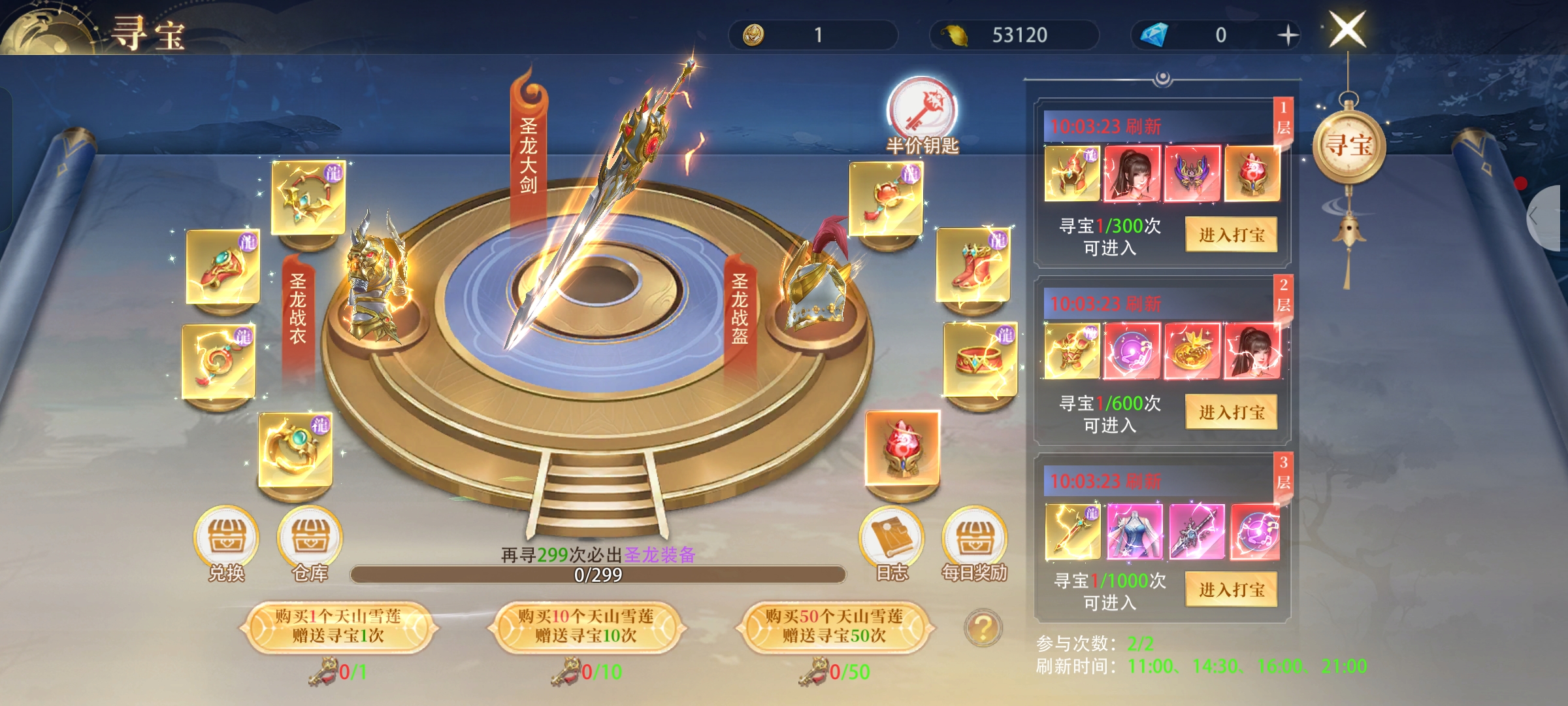Inspect the golden ring reward slot

tap(295, 450)
